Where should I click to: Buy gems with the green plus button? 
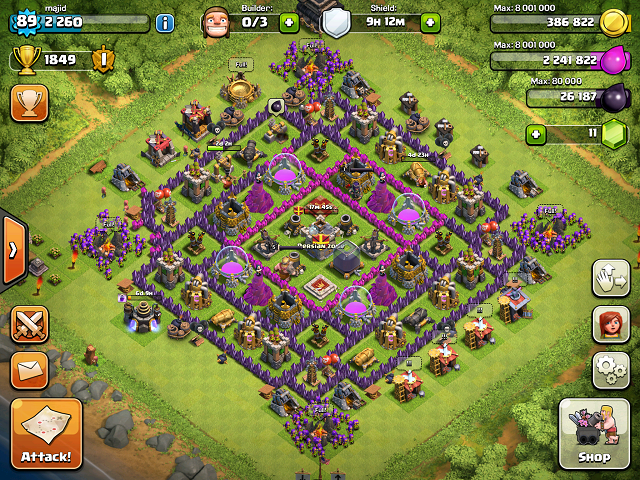click(x=537, y=133)
